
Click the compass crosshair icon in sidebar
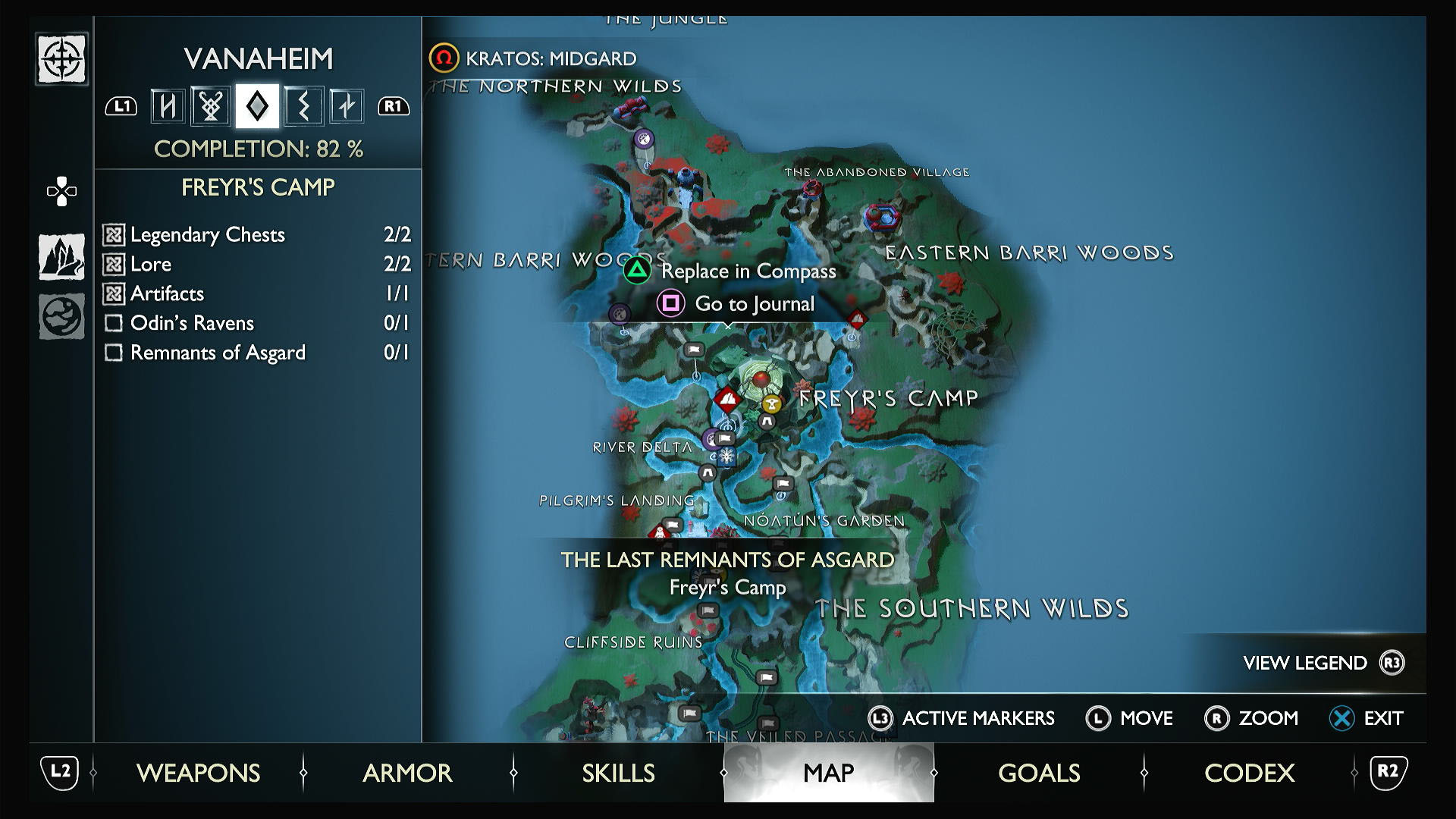tap(61, 59)
